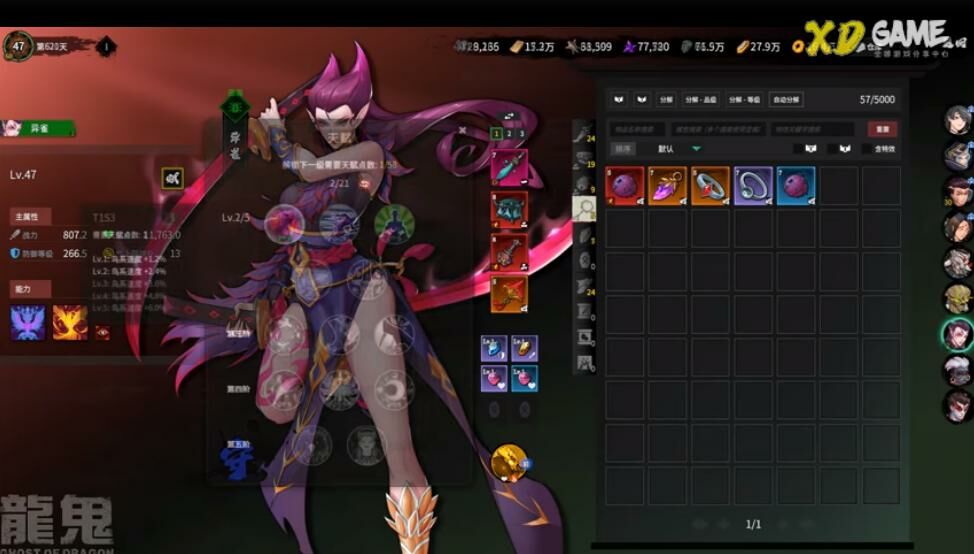Select the equipped teal chest armor slot

pos(509,209)
